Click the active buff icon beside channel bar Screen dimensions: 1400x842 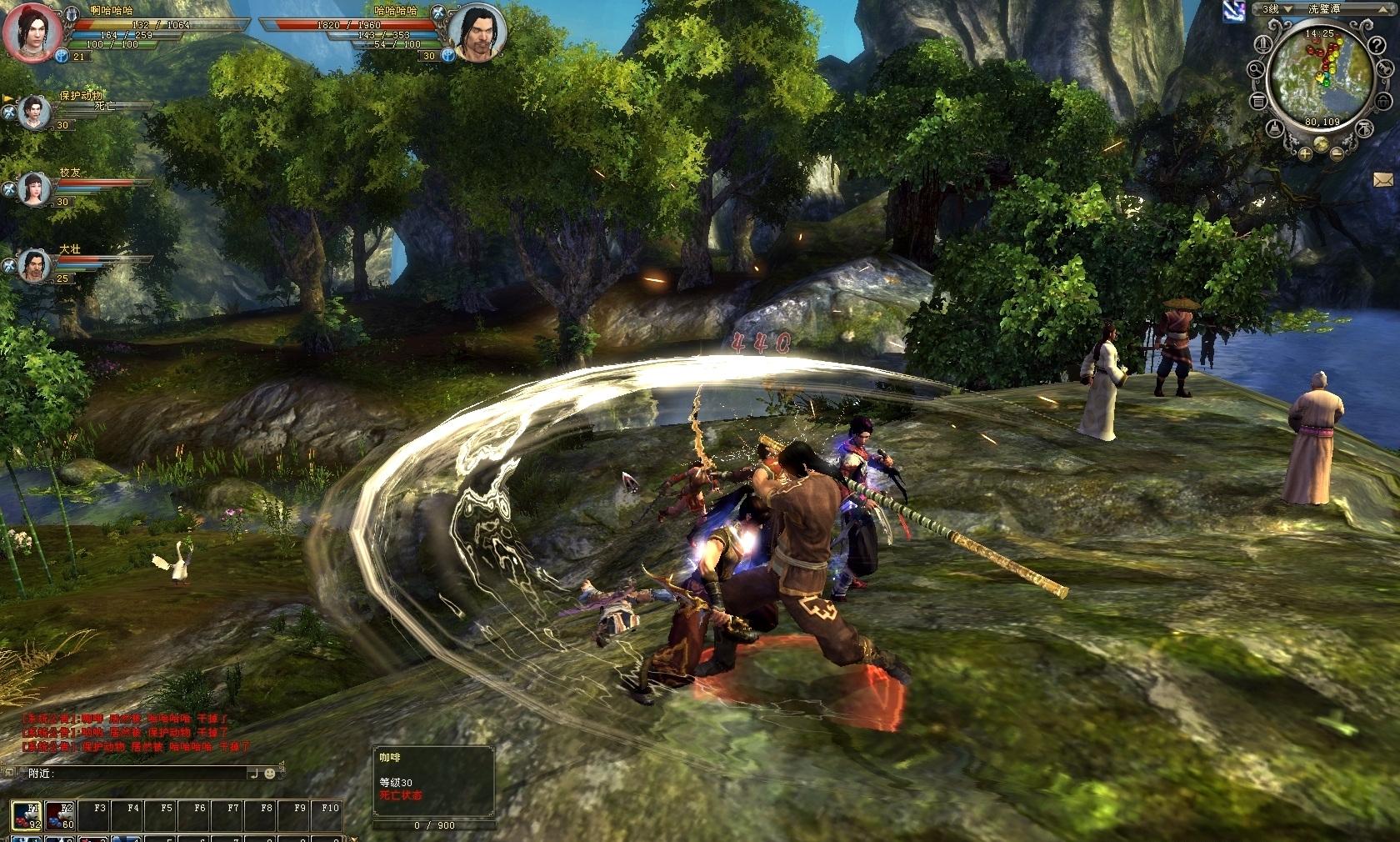point(1234,10)
